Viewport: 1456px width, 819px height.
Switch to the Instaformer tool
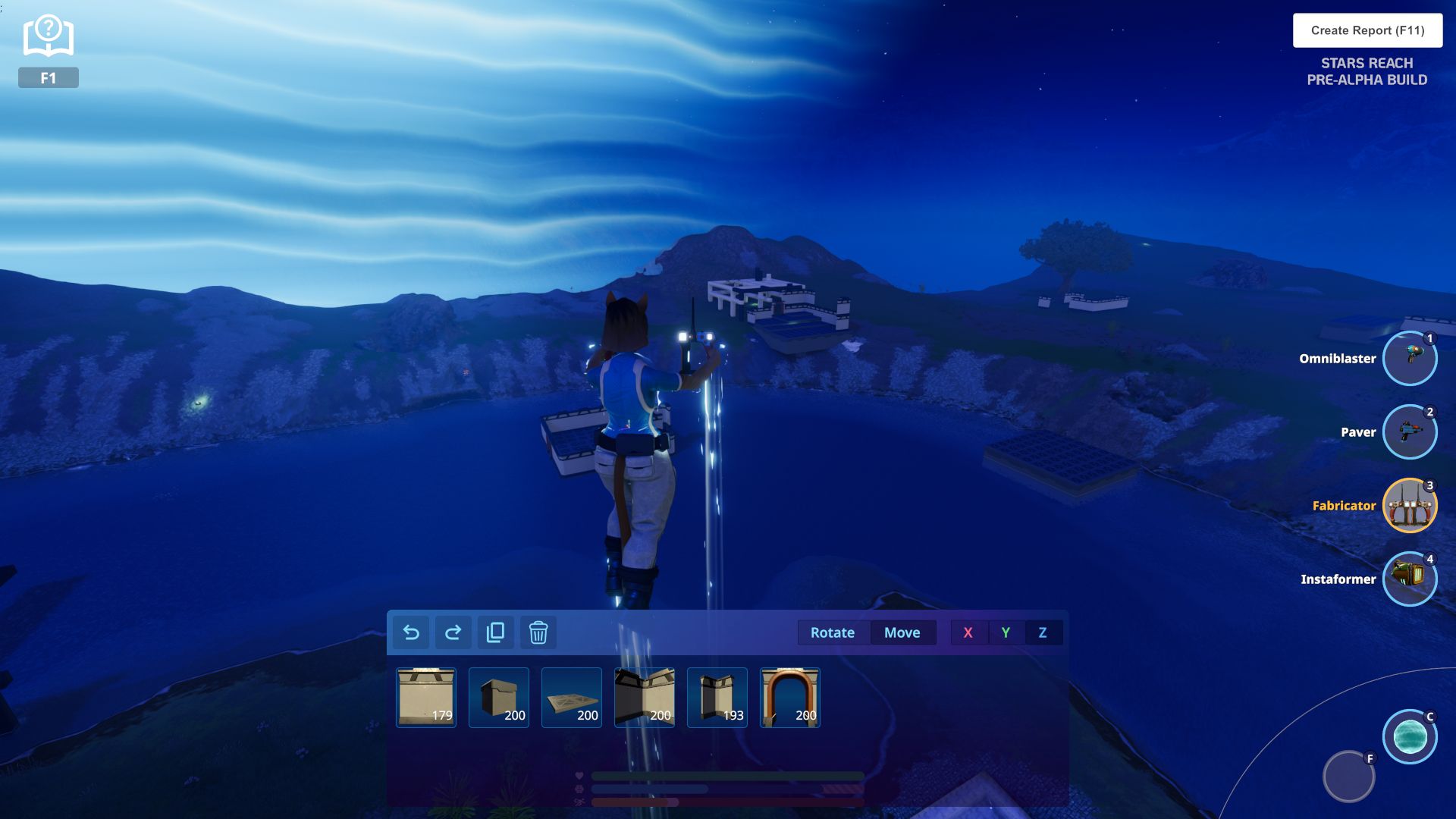coord(1409,579)
